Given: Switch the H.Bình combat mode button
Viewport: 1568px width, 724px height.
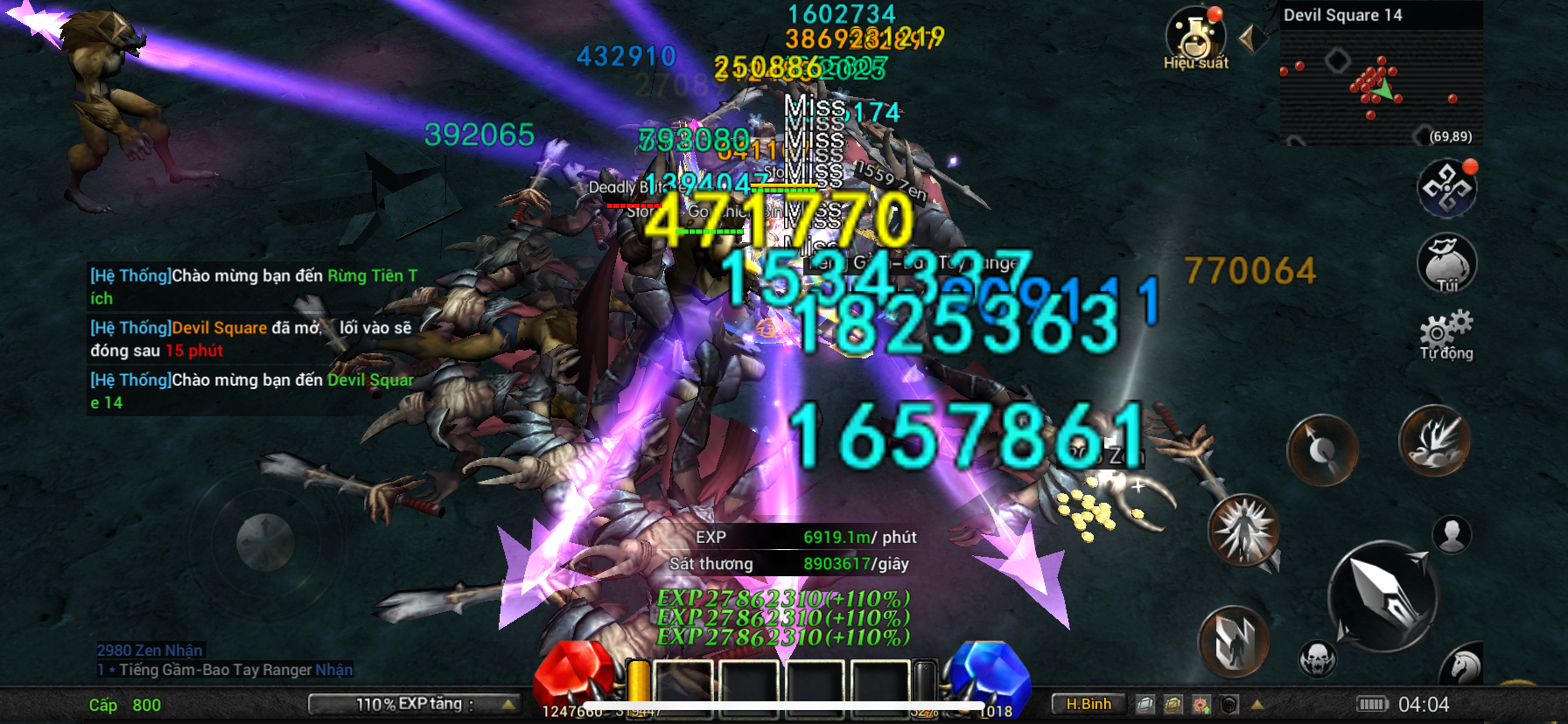Looking at the screenshot, I should click(x=1088, y=704).
